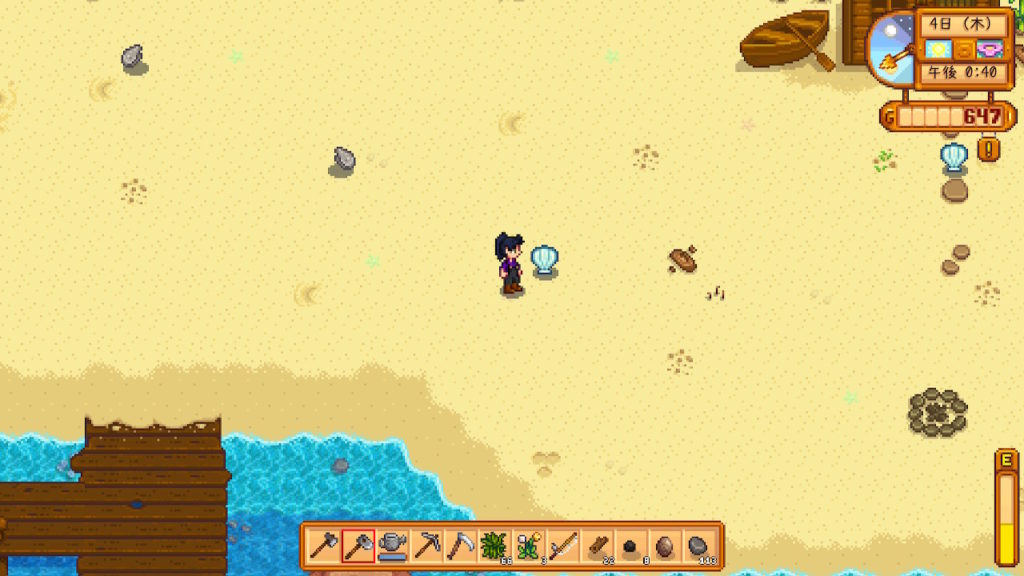Equip the fishing rod

tap(563, 546)
